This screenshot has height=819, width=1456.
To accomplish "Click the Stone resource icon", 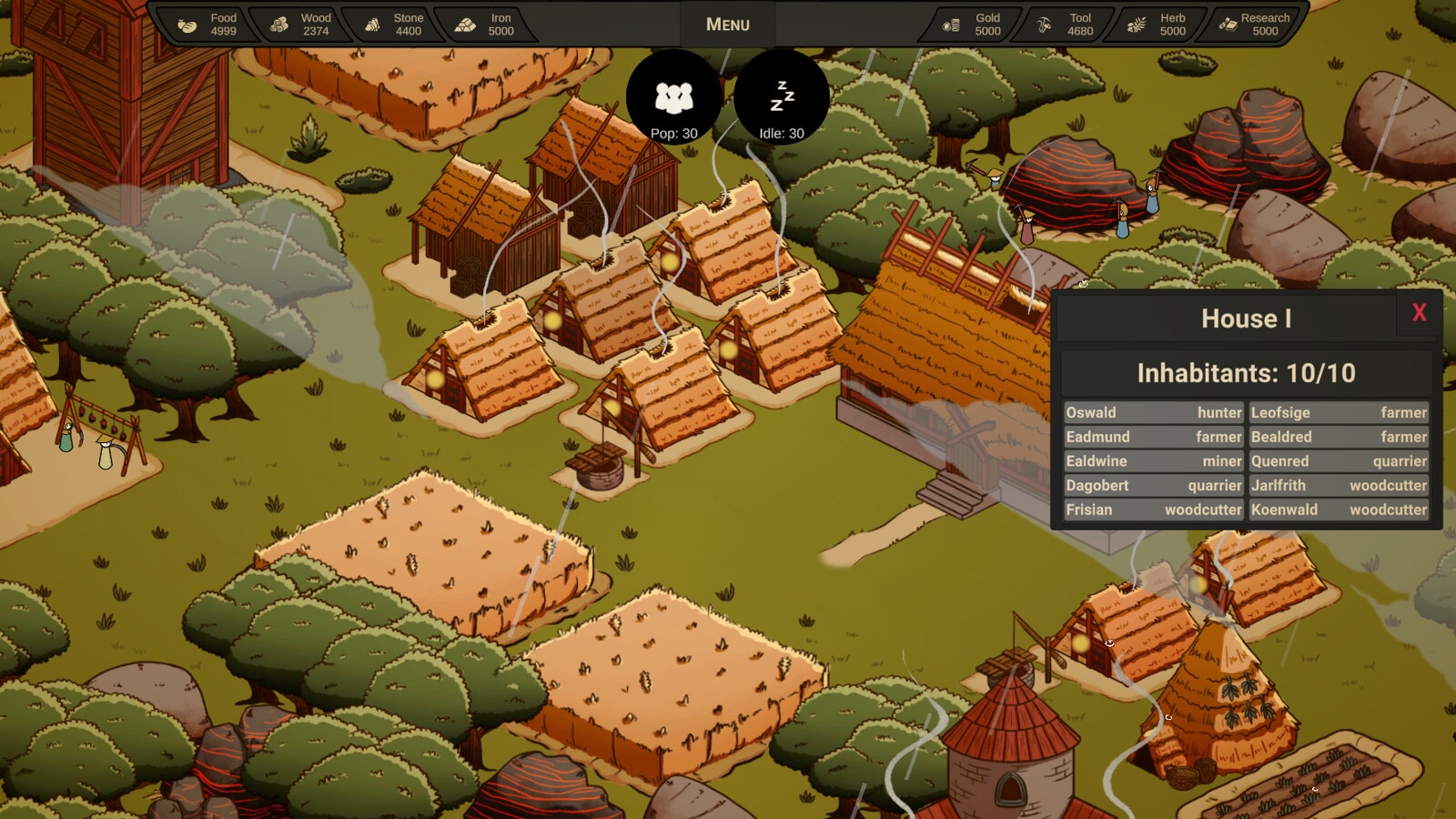I will tap(374, 24).
